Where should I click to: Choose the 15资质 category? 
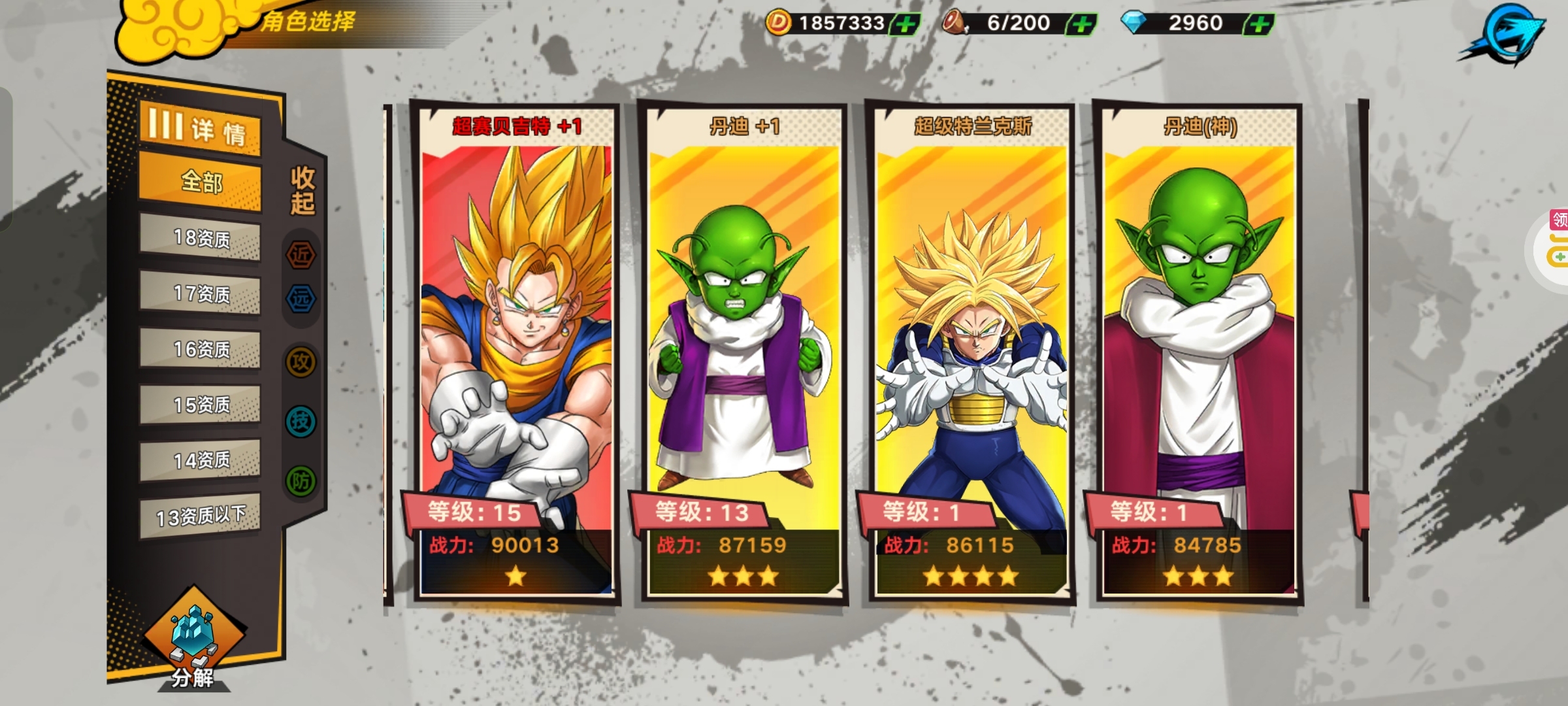click(x=200, y=405)
